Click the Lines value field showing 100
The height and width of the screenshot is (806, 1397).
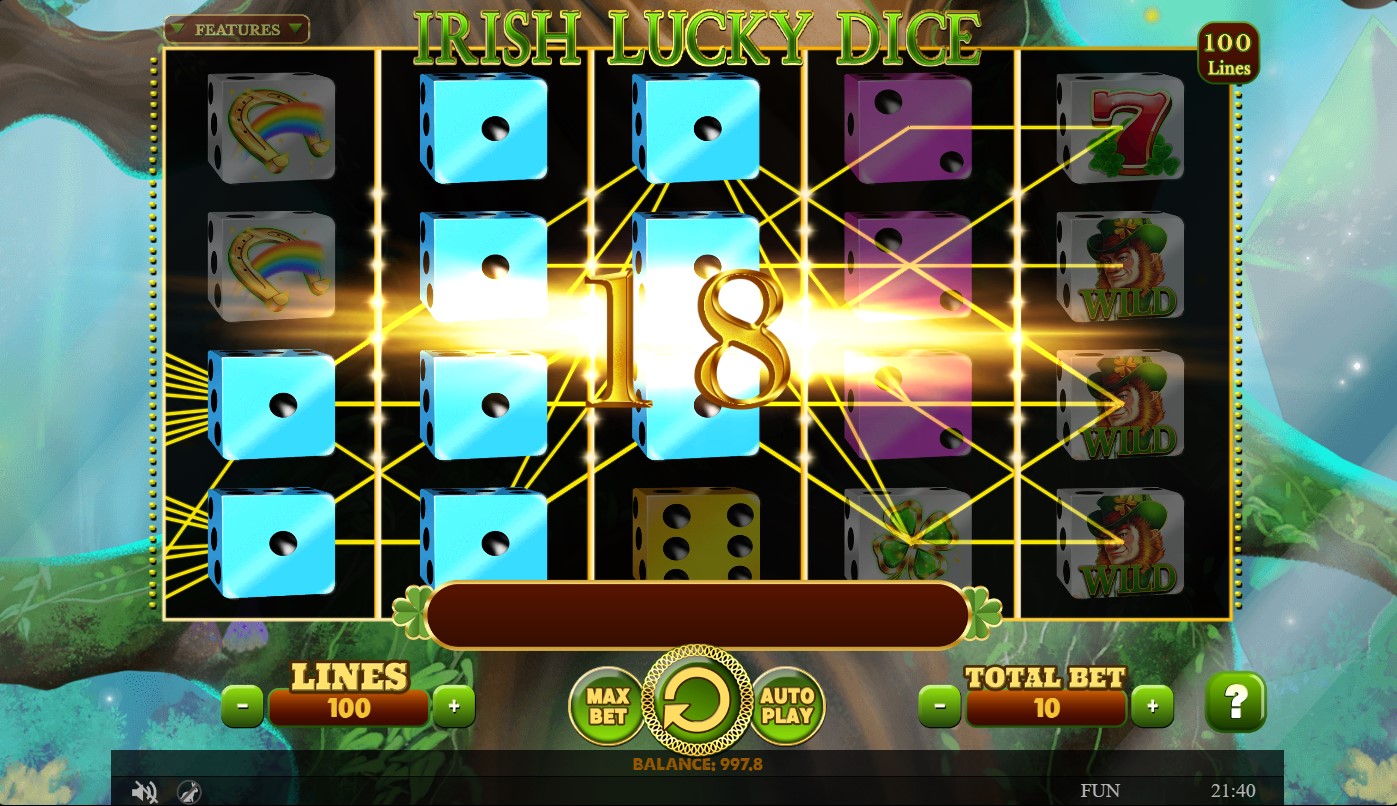(x=348, y=708)
